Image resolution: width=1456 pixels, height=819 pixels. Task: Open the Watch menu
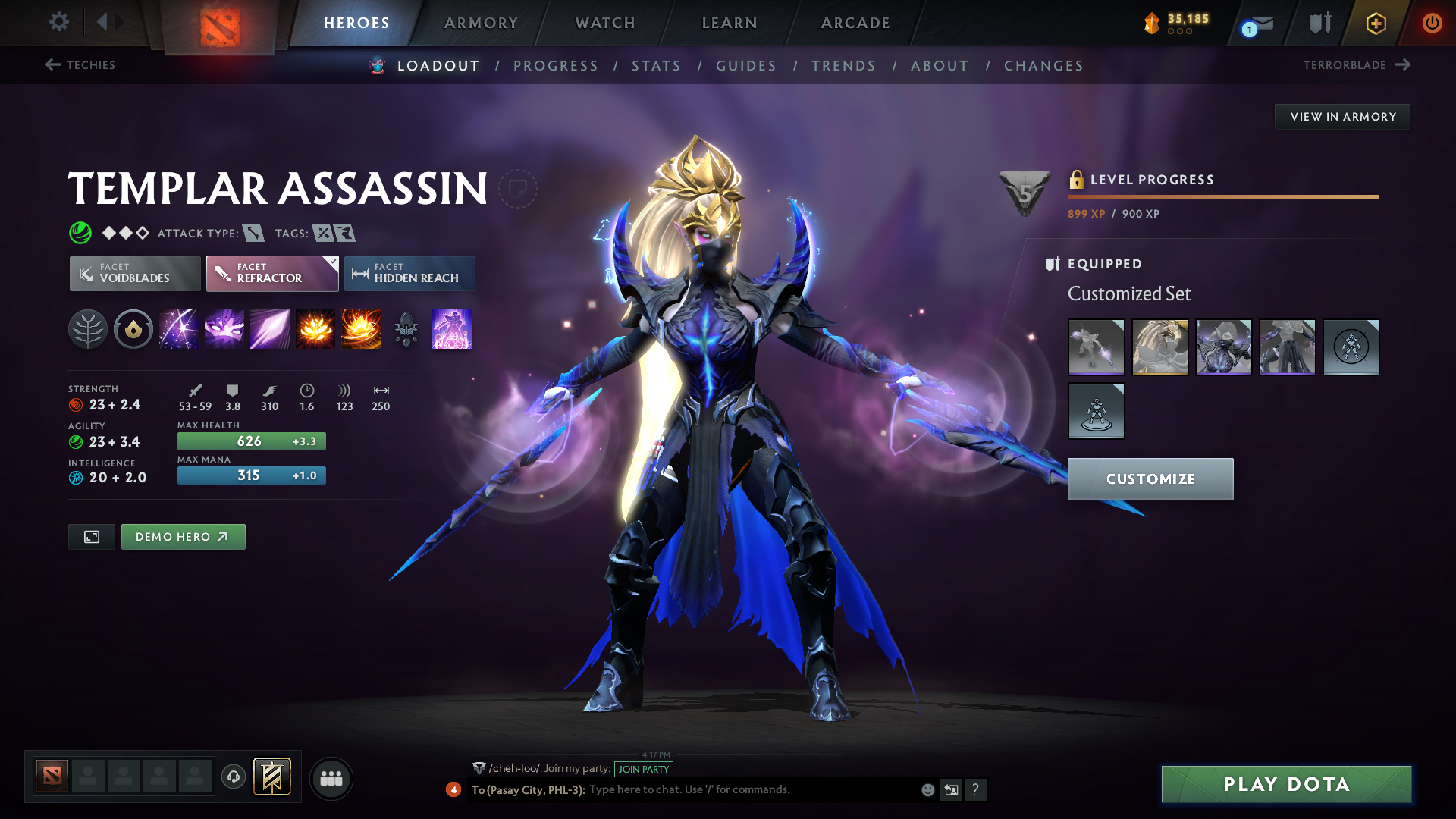(x=604, y=23)
